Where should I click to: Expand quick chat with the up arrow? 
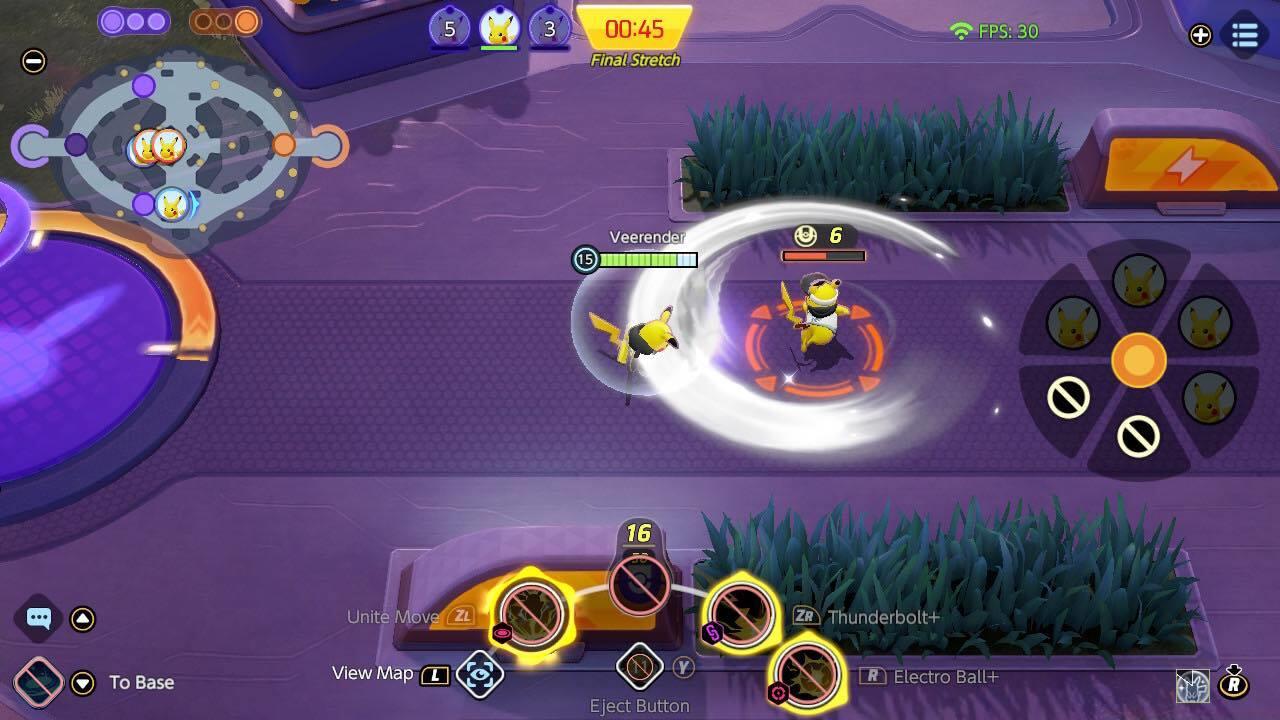(84, 619)
